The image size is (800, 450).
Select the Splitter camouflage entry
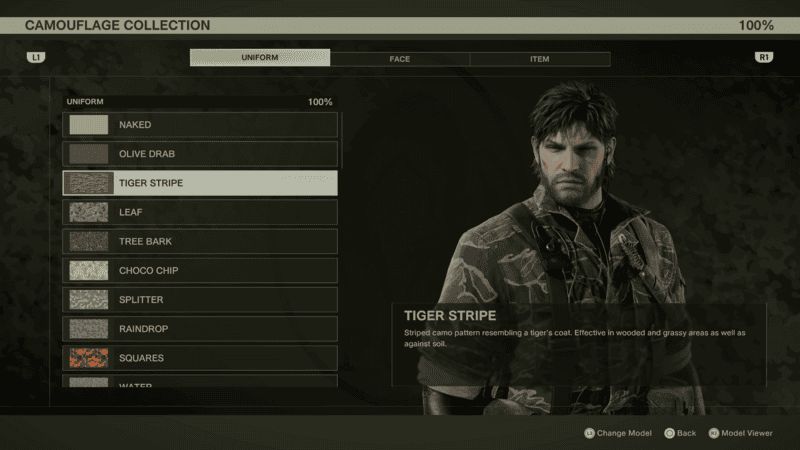tap(200, 299)
